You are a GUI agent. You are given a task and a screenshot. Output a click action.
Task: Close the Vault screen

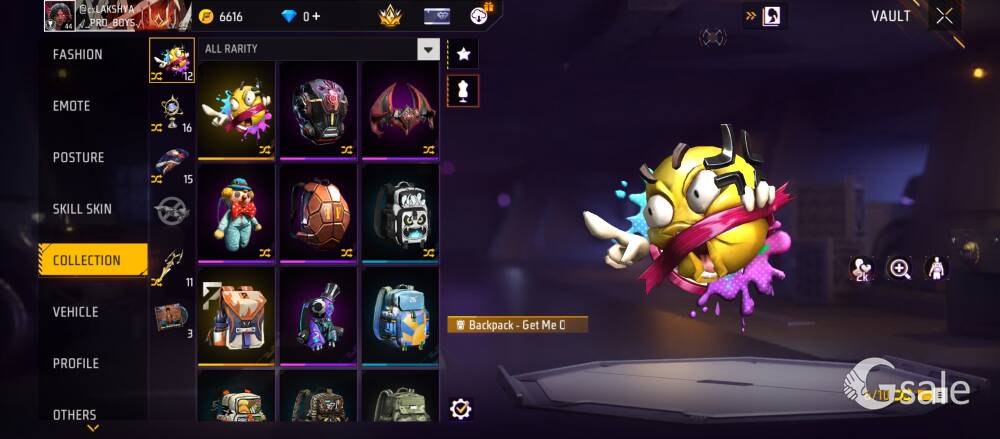coord(945,16)
